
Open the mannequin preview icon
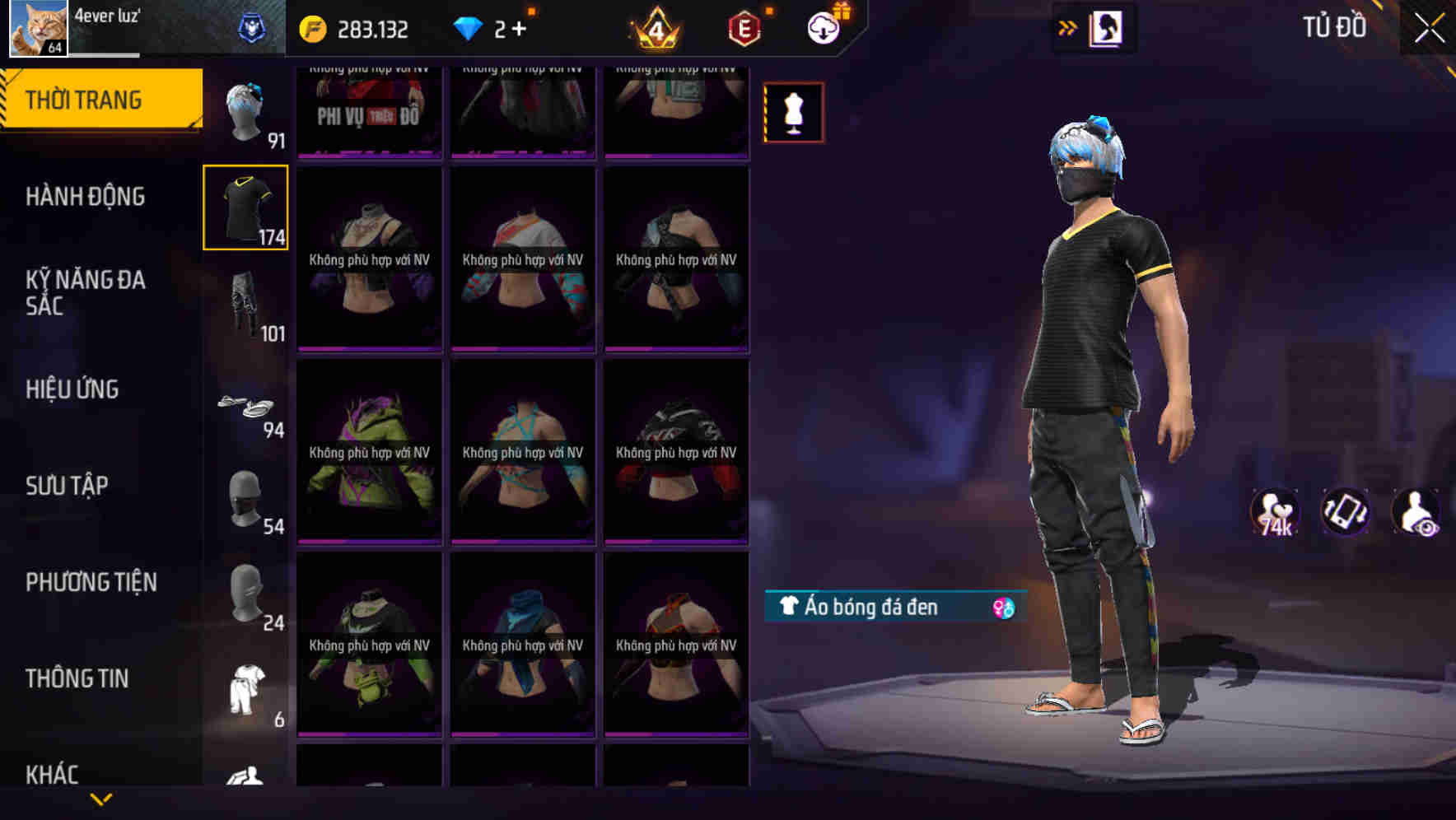tap(793, 112)
